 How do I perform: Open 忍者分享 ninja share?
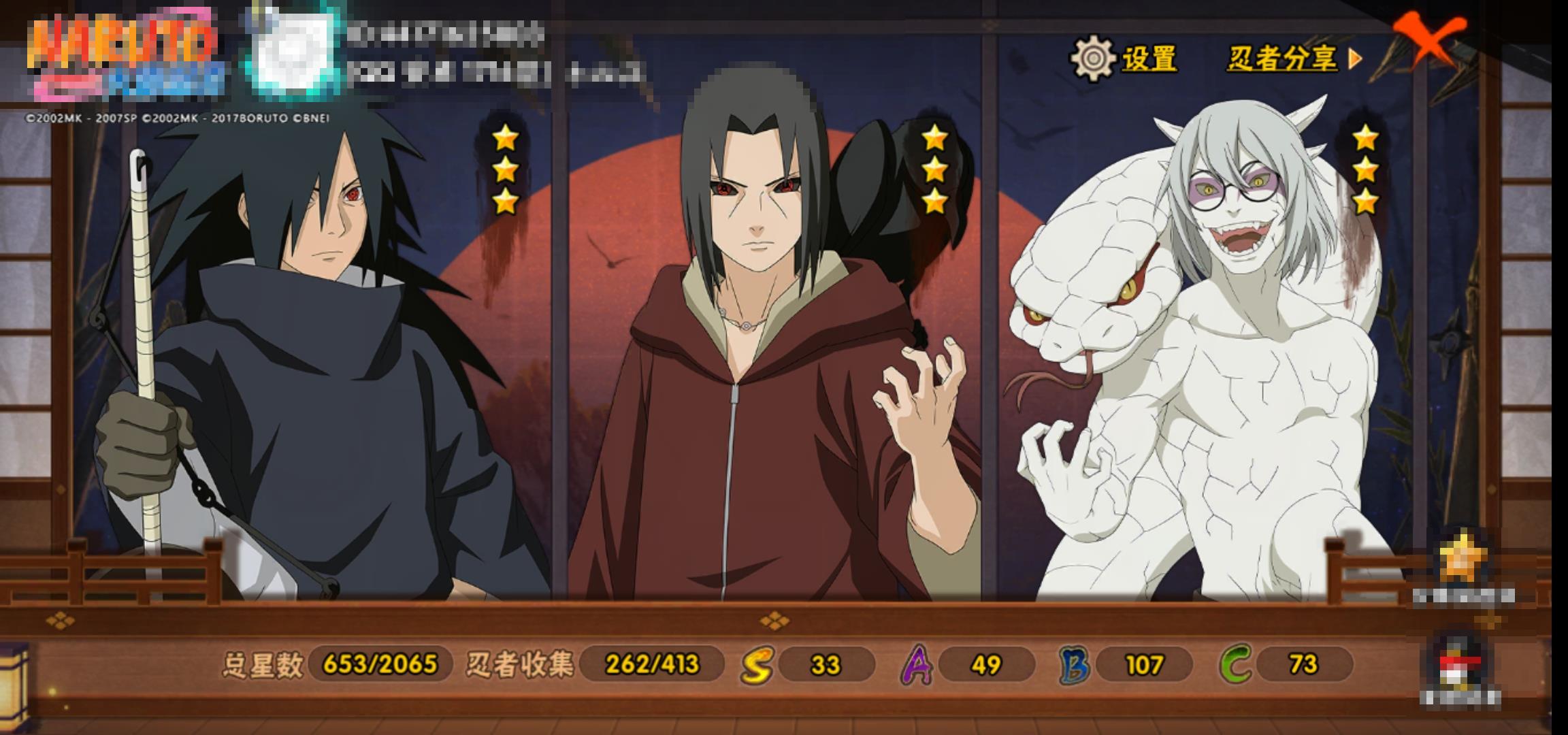[x=1293, y=59]
